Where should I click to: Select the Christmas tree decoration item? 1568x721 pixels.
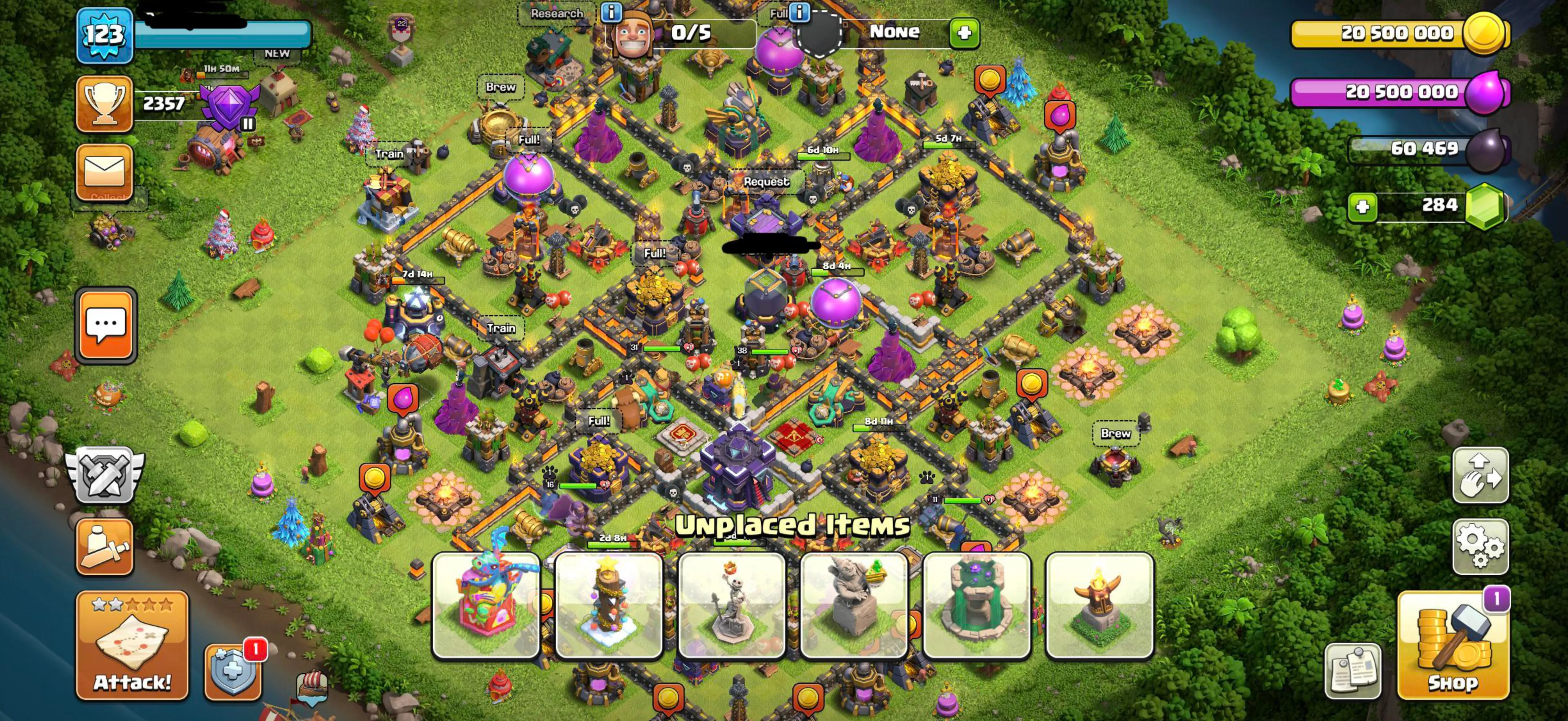[609, 605]
